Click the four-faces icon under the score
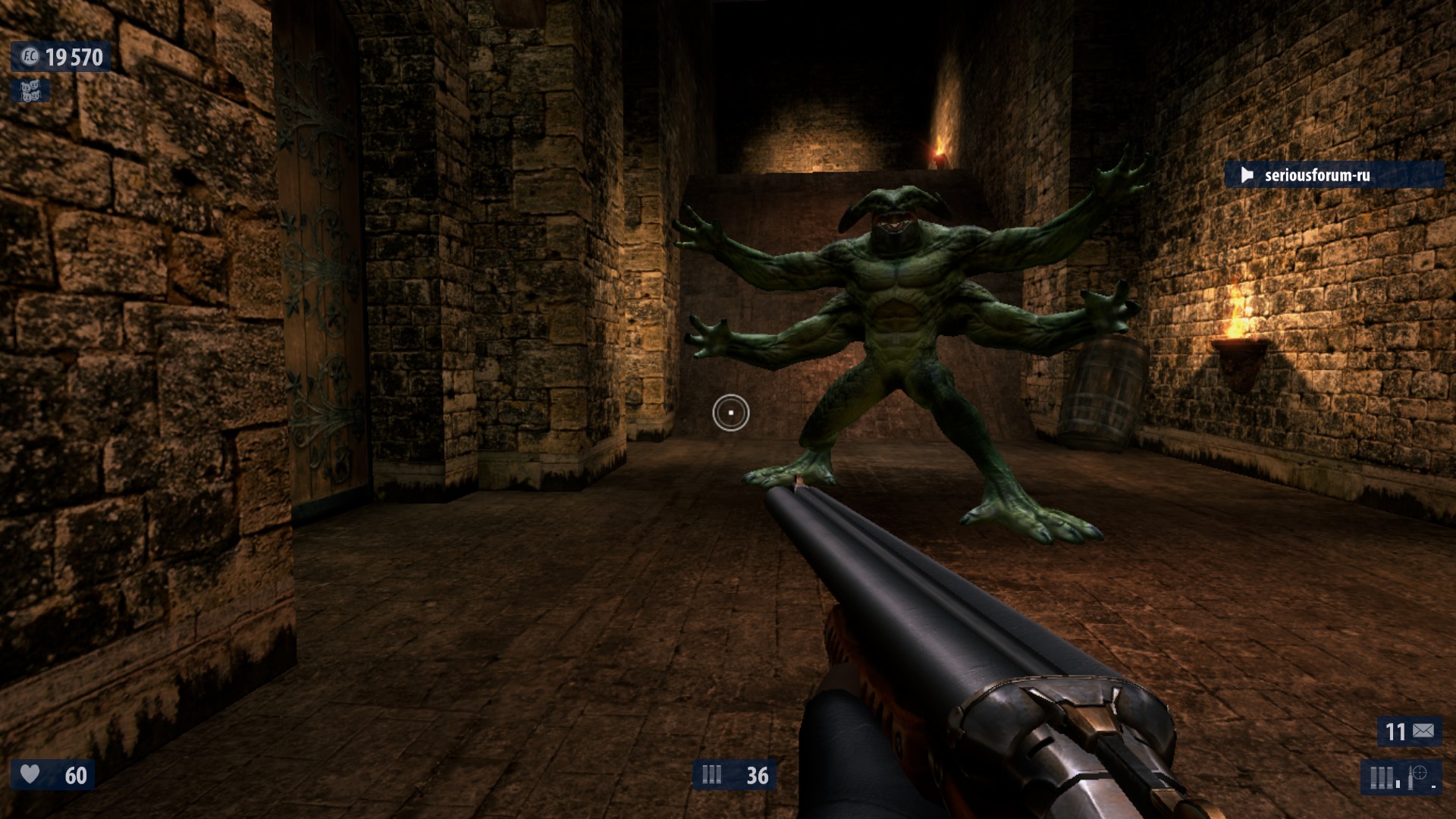Screen dimensions: 1456x819 pos(30,91)
